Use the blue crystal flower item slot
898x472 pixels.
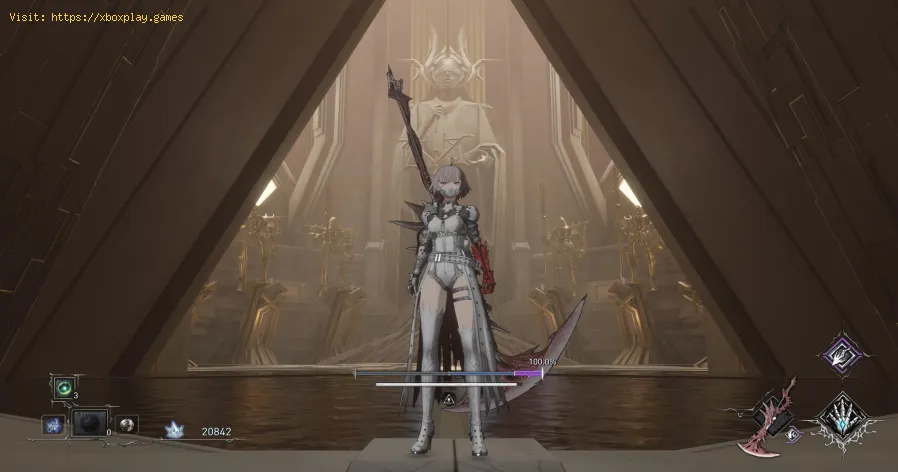pos(52,425)
